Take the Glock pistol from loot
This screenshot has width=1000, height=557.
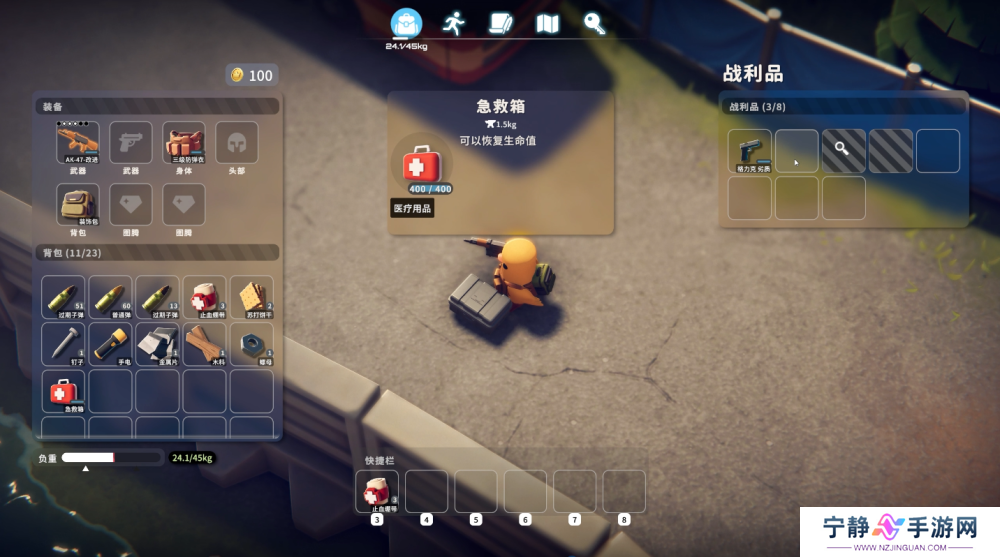click(x=749, y=150)
